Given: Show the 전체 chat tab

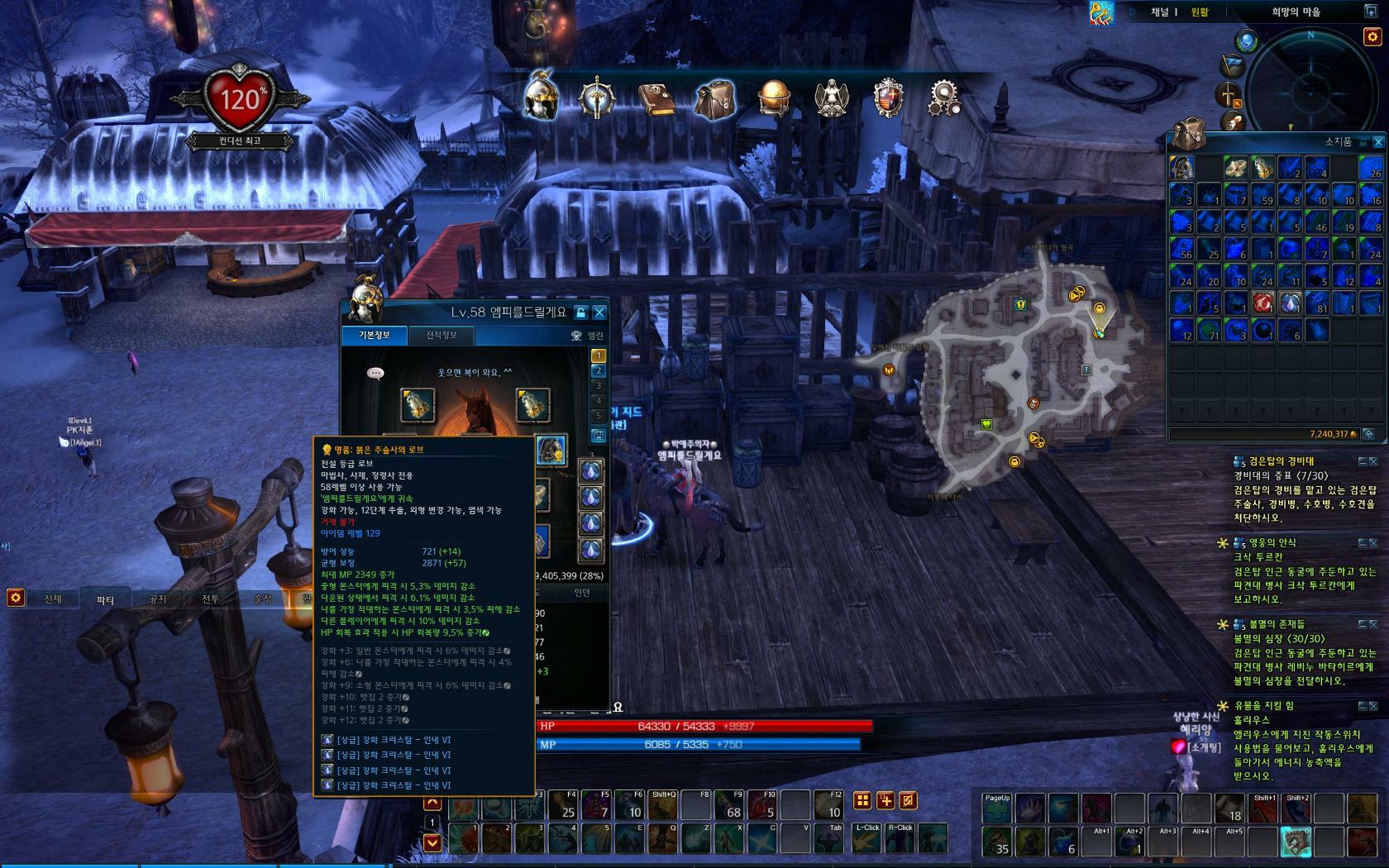Looking at the screenshot, I should coord(53,599).
